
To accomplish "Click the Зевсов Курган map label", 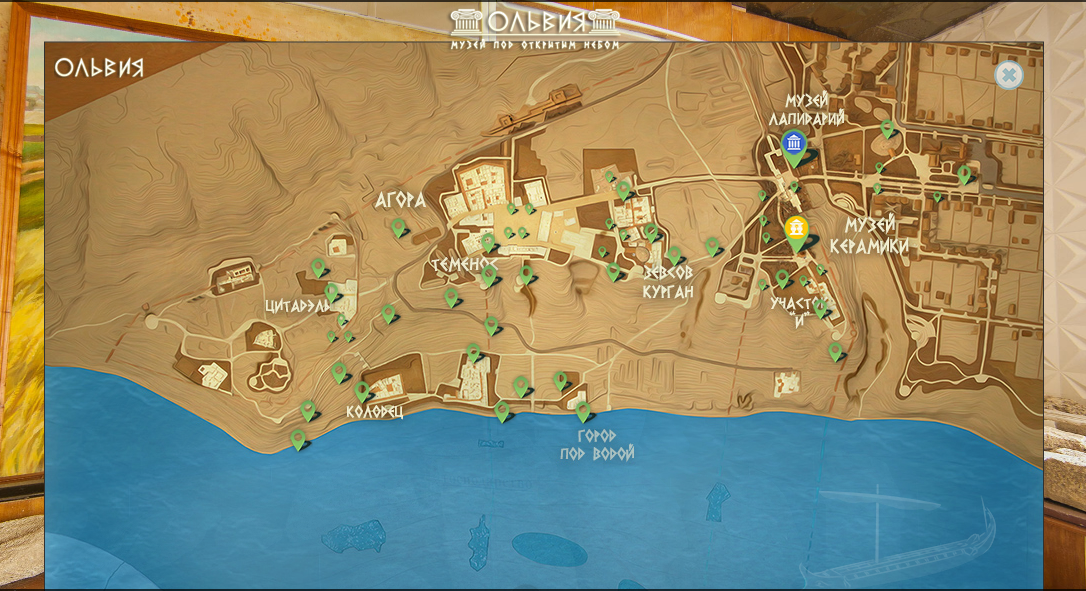I will coord(668,281).
